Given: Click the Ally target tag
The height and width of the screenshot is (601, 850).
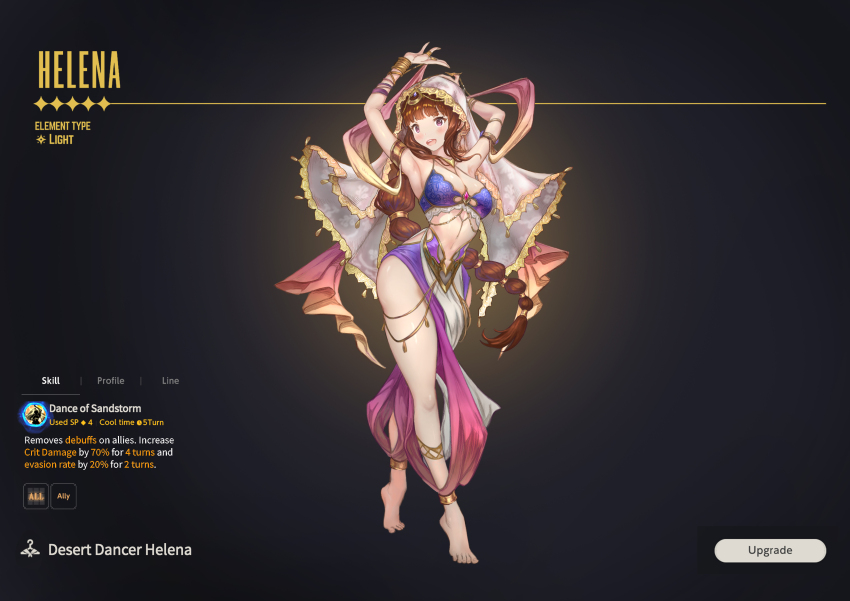Looking at the screenshot, I should (x=63, y=496).
